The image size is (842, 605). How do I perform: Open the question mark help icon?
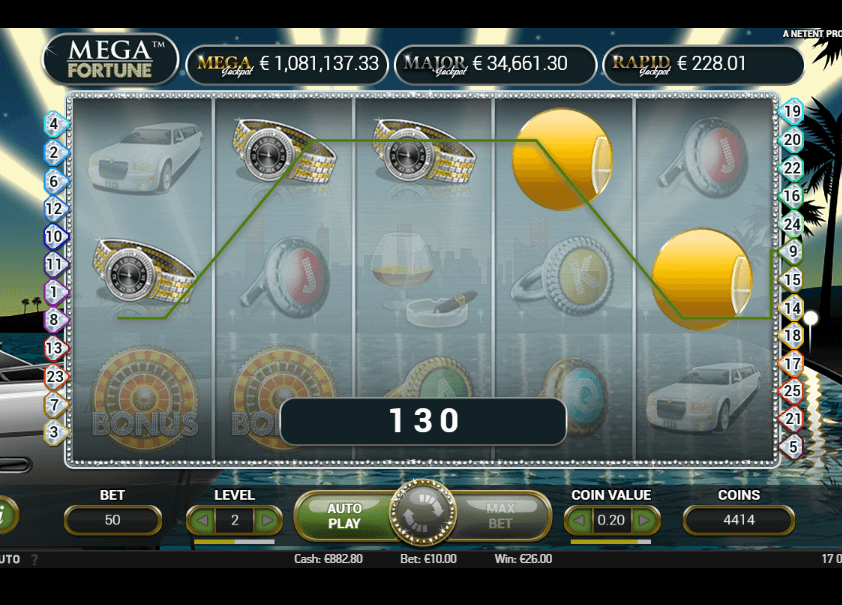click(33, 559)
